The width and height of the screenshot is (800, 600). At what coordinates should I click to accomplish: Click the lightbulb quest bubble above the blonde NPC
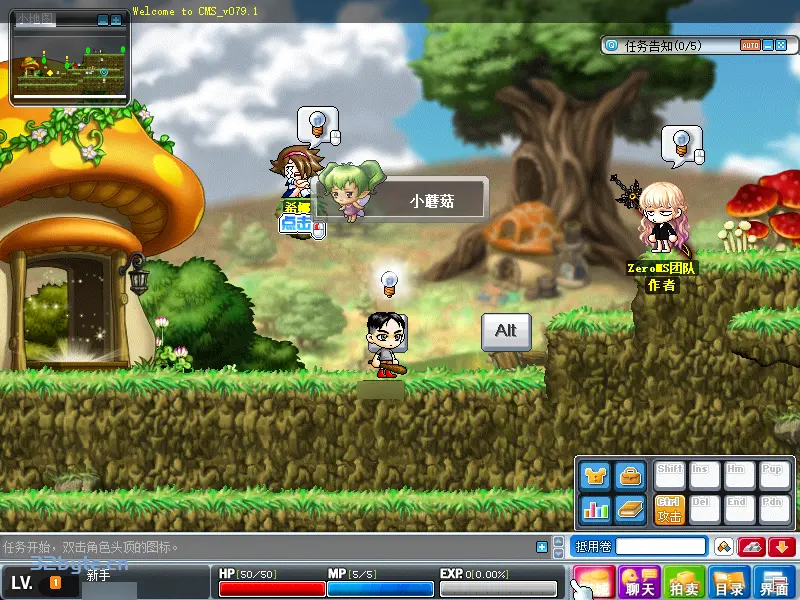pyautogui.click(x=682, y=142)
